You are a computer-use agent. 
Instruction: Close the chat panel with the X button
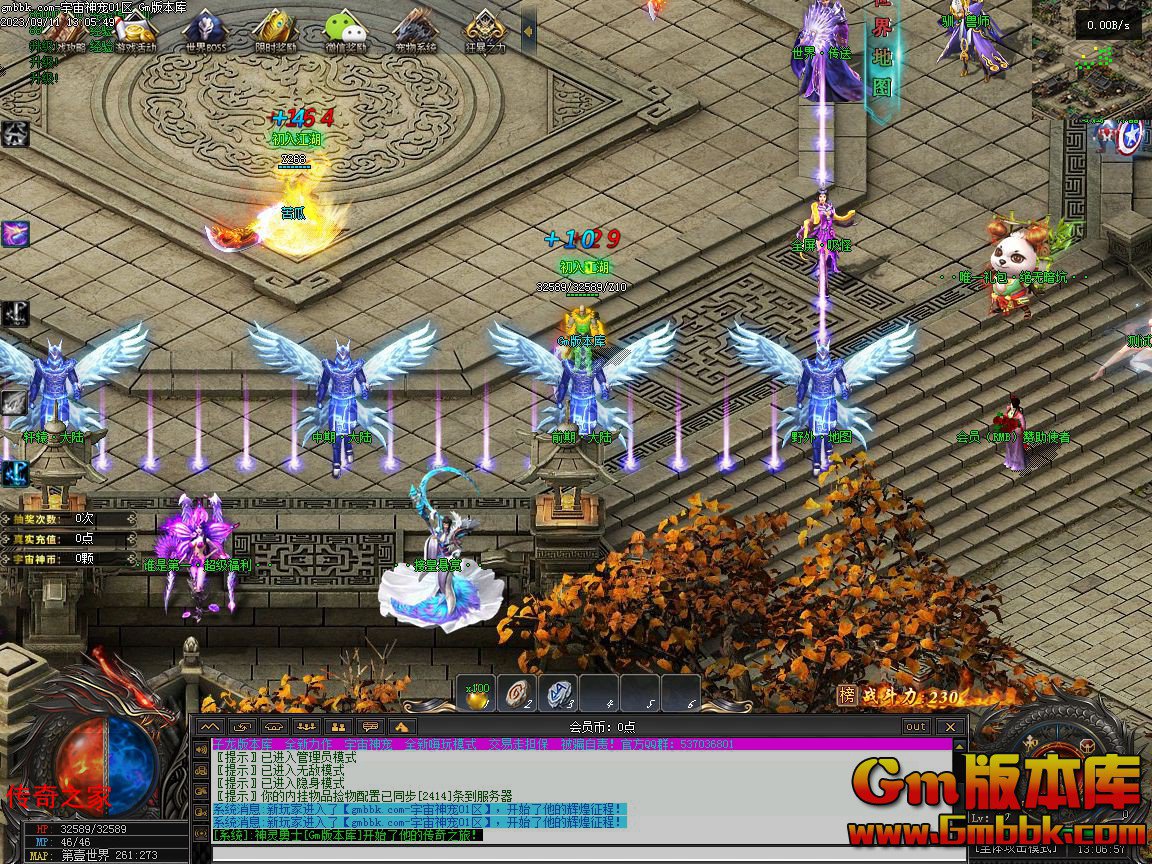[x=950, y=726]
